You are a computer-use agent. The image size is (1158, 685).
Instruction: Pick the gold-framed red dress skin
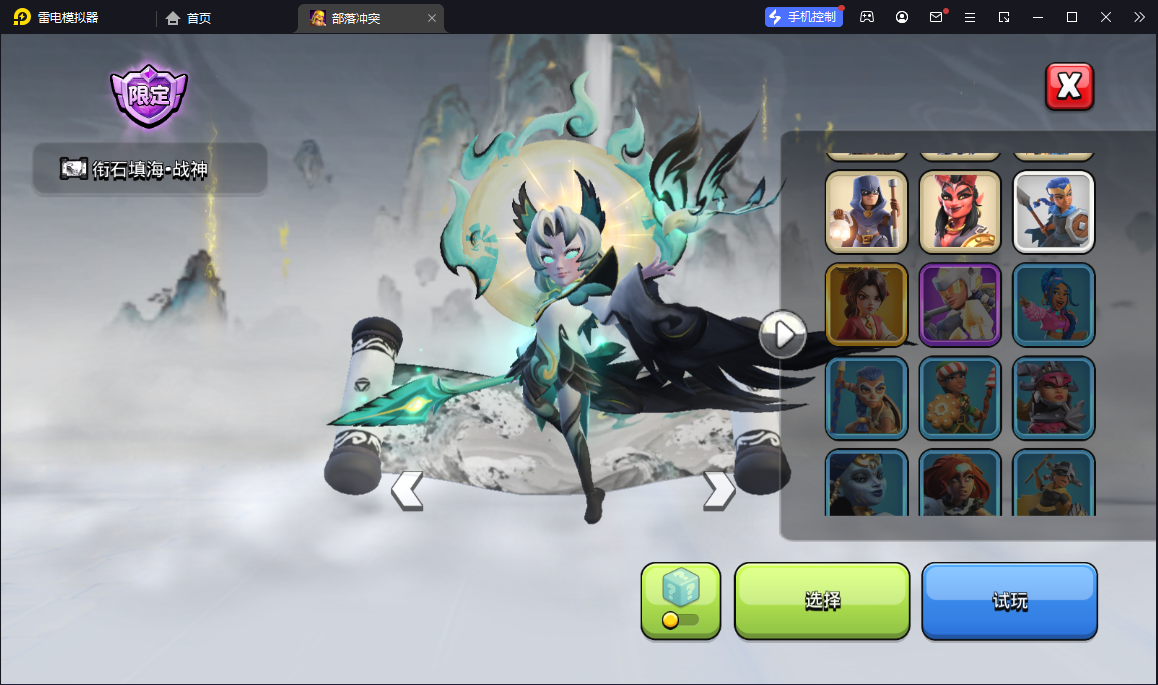point(866,305)
